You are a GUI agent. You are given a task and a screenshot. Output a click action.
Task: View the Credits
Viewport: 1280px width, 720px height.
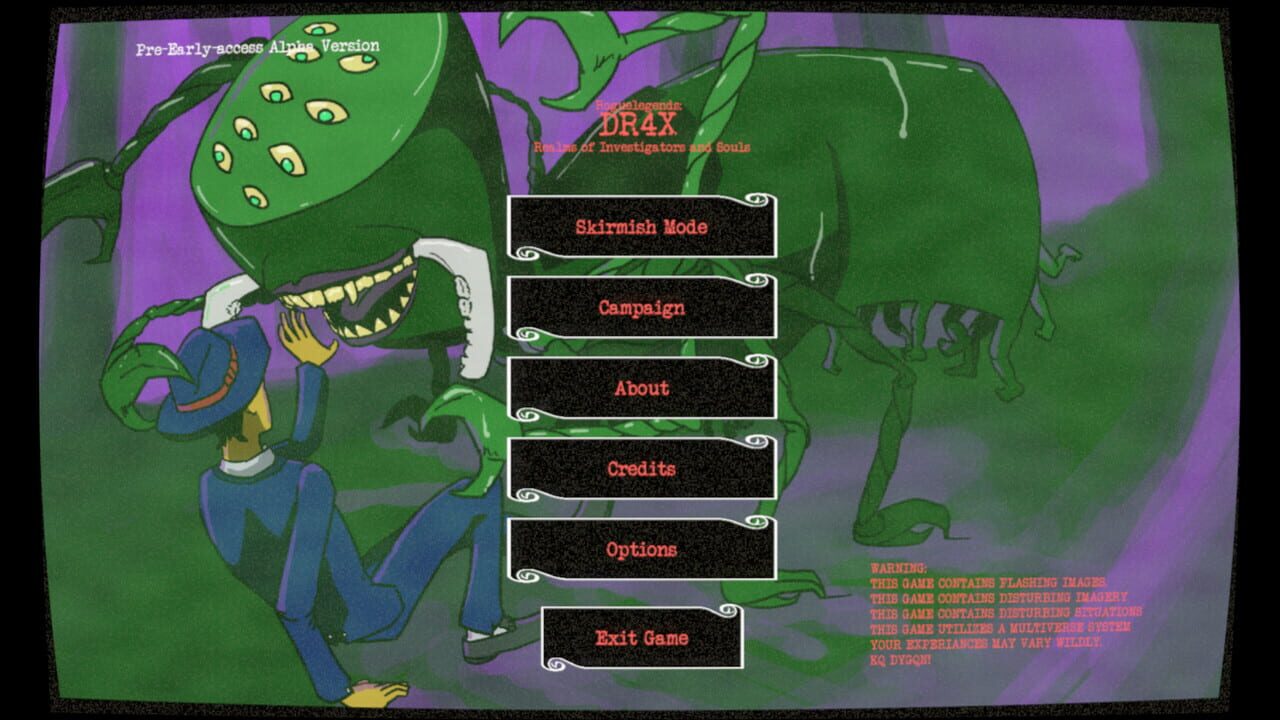640,468
